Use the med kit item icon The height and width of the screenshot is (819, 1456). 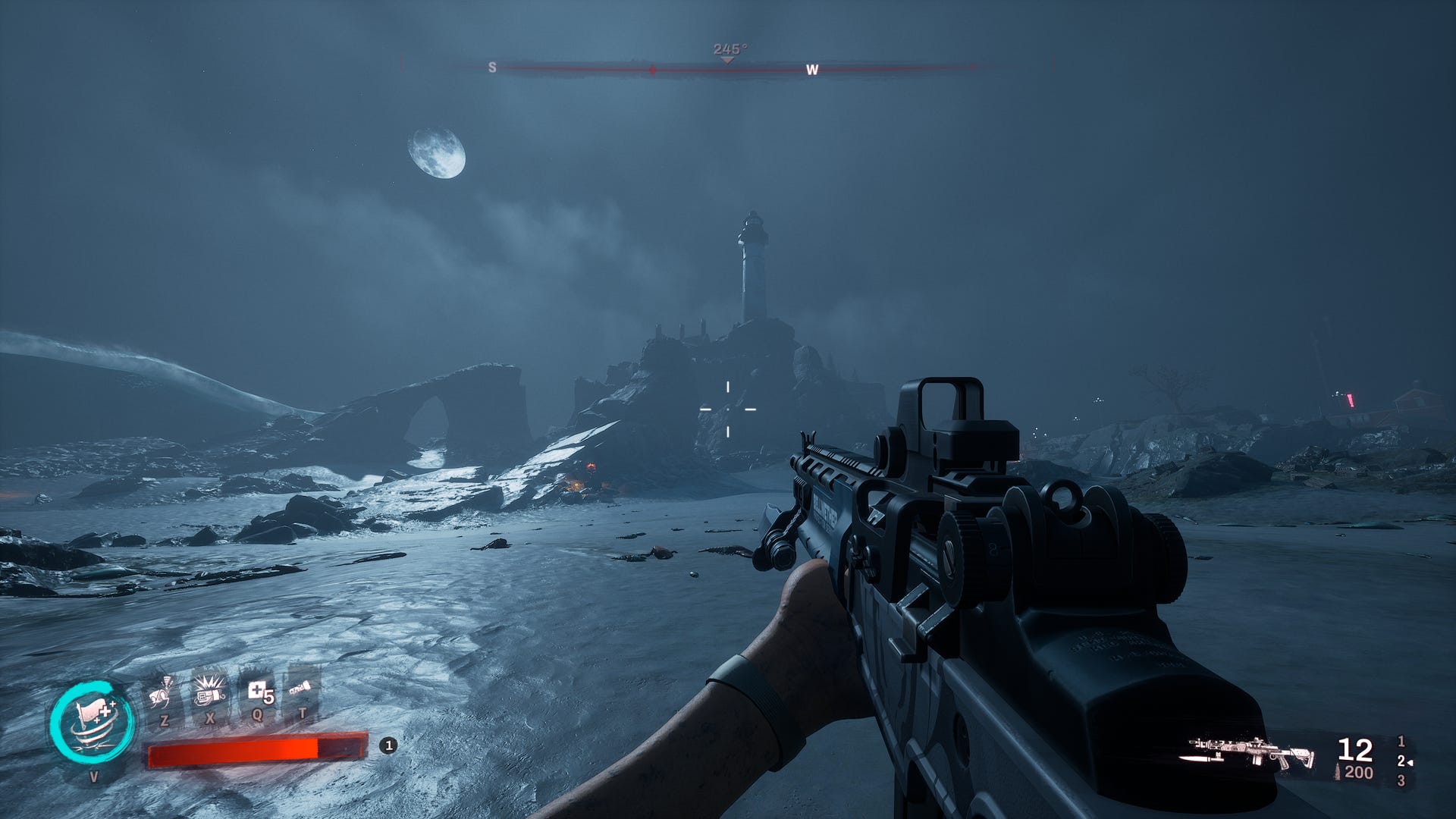click(x=258, y=692)
